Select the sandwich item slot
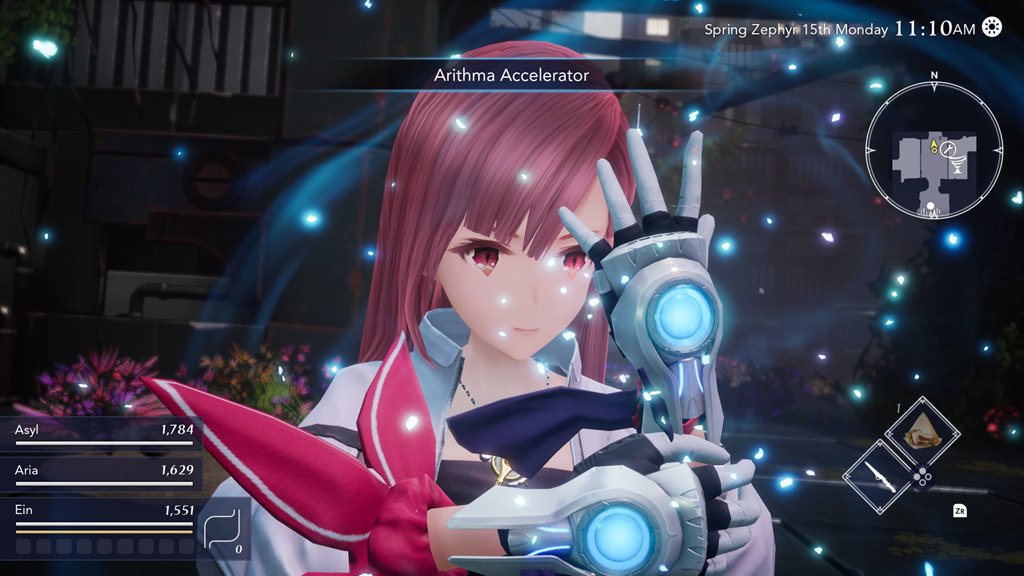This screenshot has width=1024, height=576. (922, 432)
